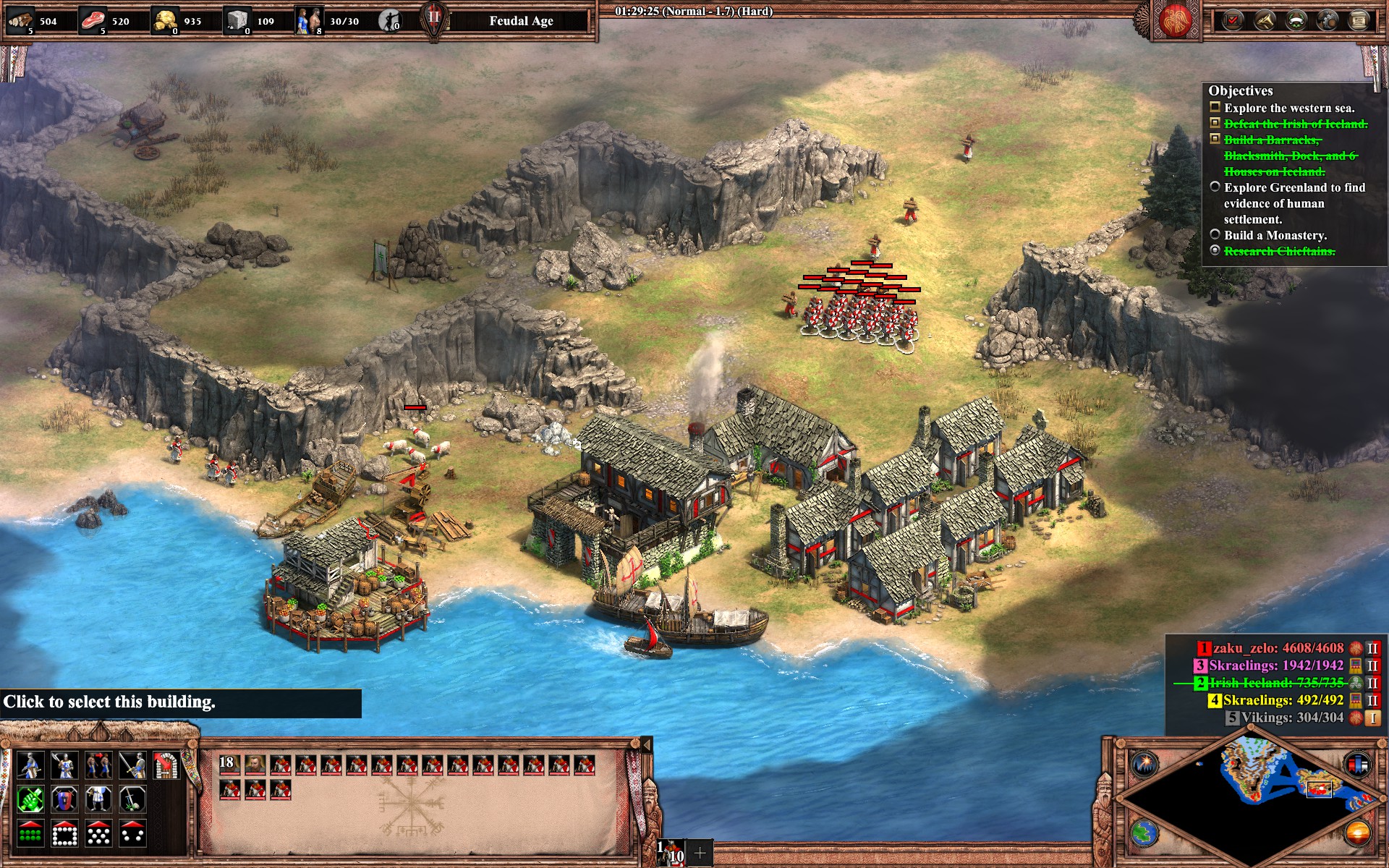1389x868 pixels.
Task: Toggle minimap ribbon display mode button
Action: click(x=1357, y=764)
